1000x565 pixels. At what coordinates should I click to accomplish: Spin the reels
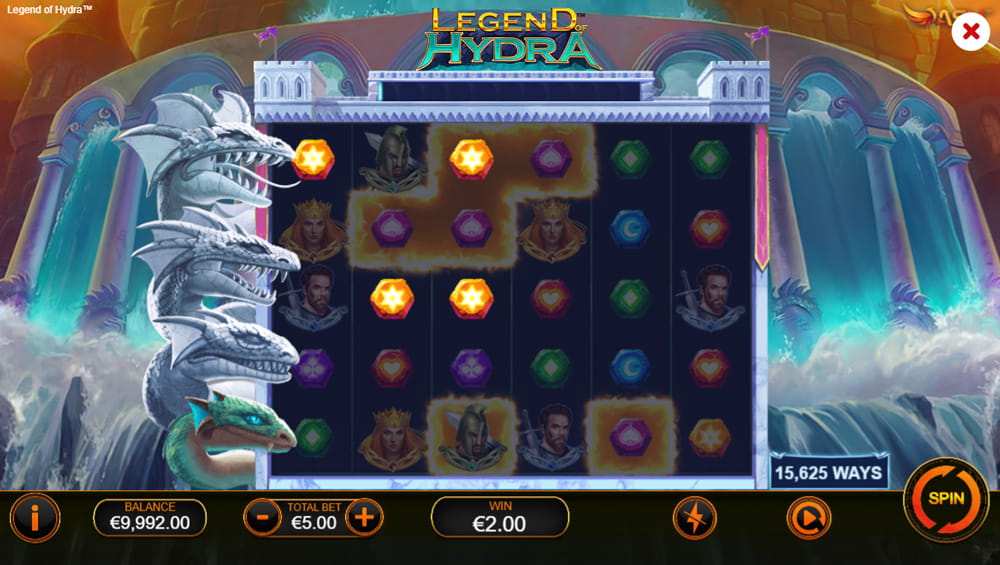[x=945, y=498]
